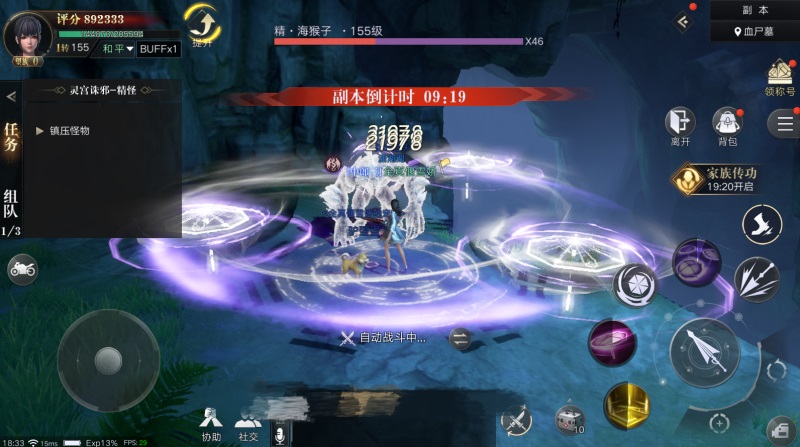Open the 协助 assist menu
The image size is (800, 447).
pyautogui.click(x=211, y=423)
